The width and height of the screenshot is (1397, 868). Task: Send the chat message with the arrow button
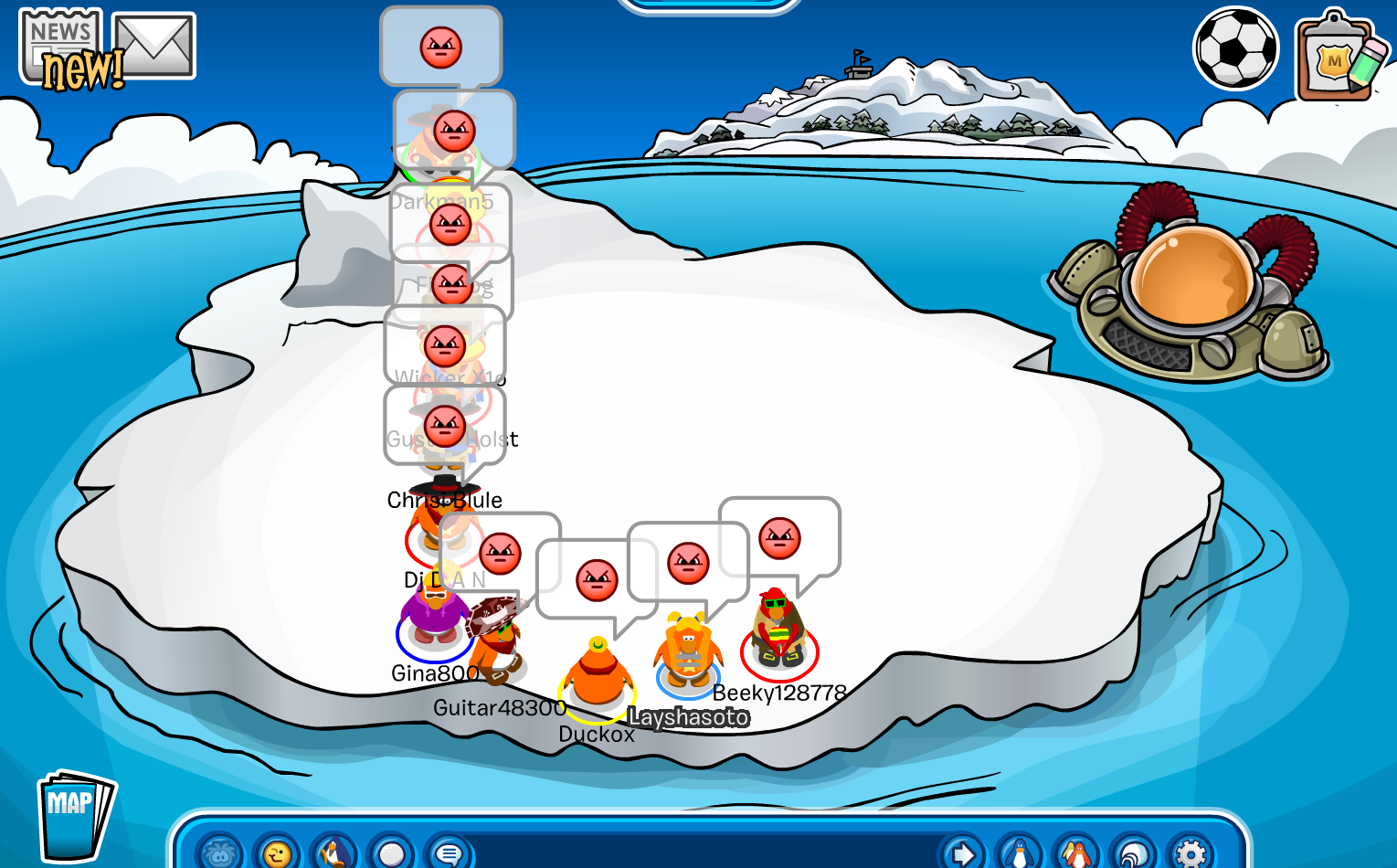962,853
